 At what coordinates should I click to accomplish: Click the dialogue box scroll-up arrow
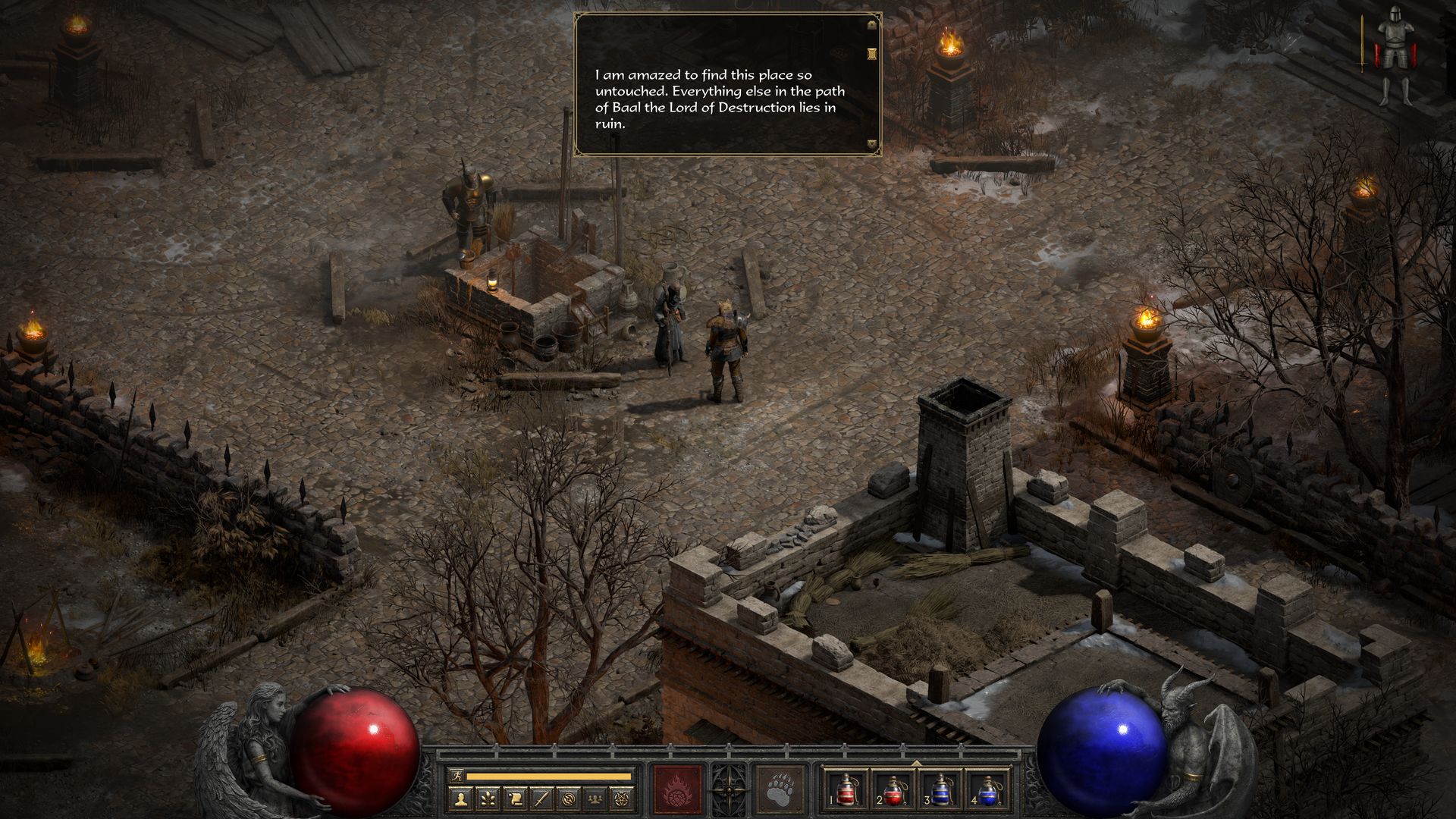coord(872,24)
